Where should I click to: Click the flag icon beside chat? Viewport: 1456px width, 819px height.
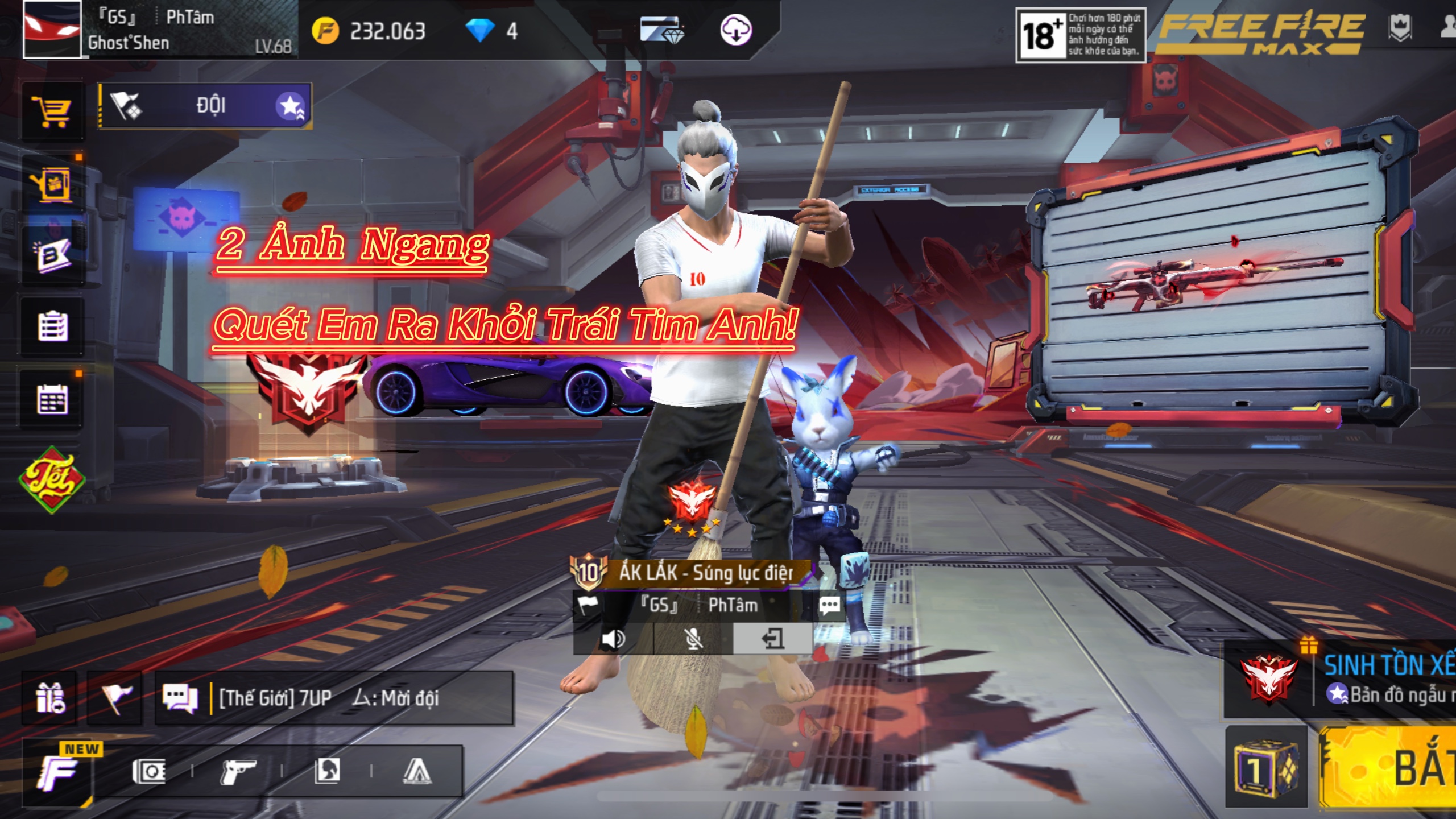click(x=115, y=698)
